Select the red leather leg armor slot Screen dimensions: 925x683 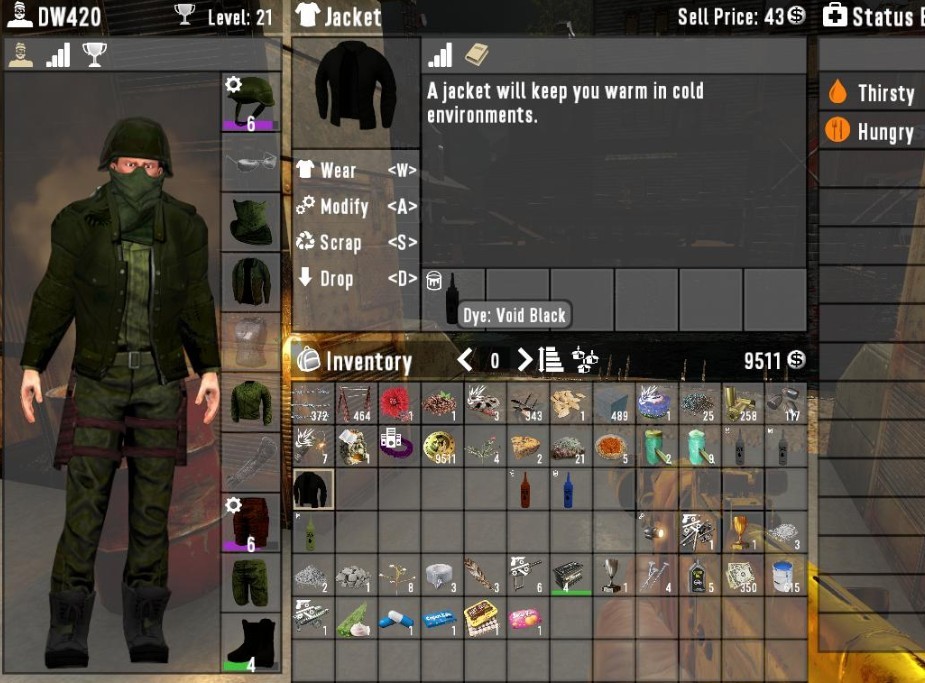tap(251, 523)
